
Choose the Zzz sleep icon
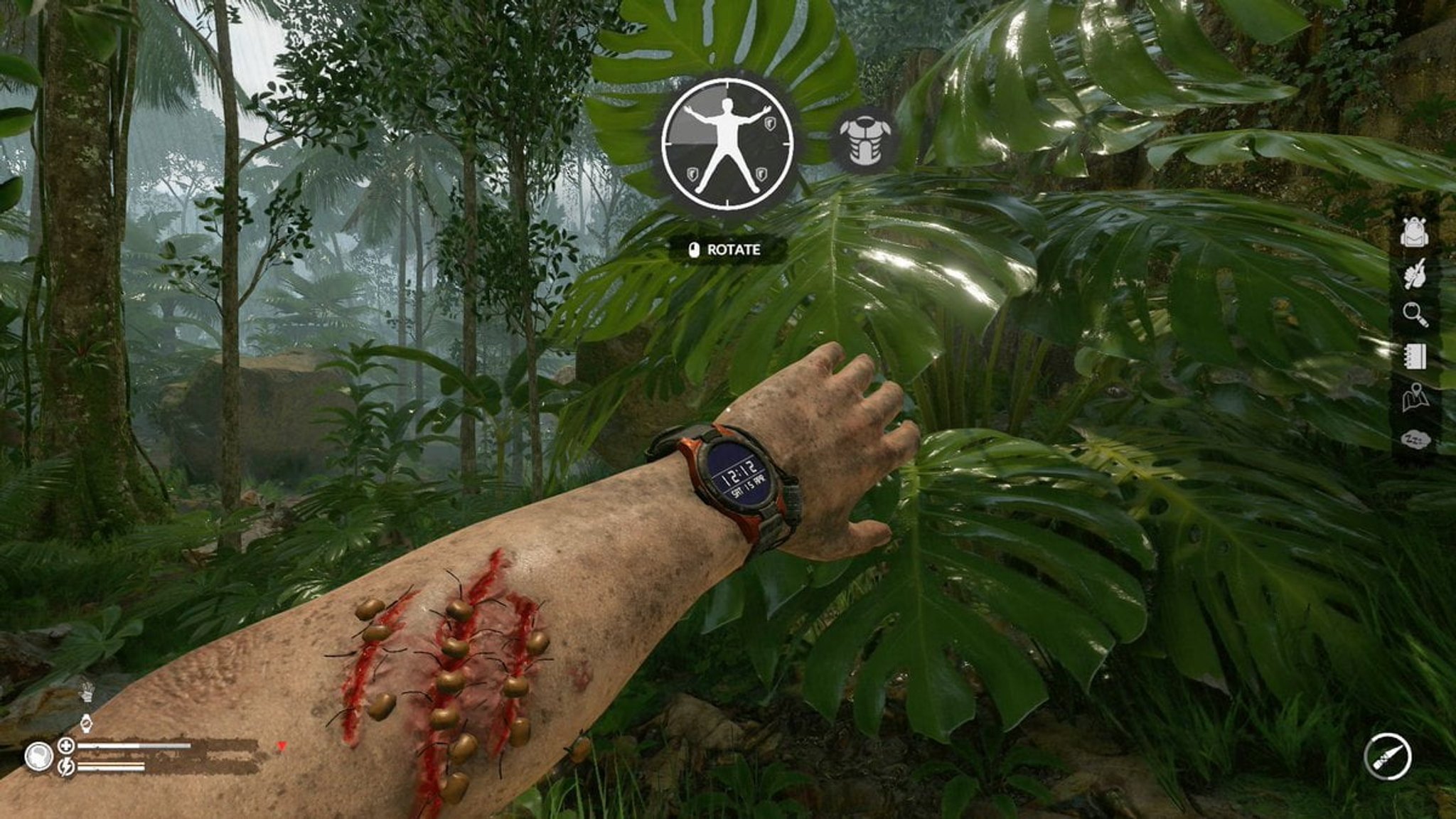1415,440
